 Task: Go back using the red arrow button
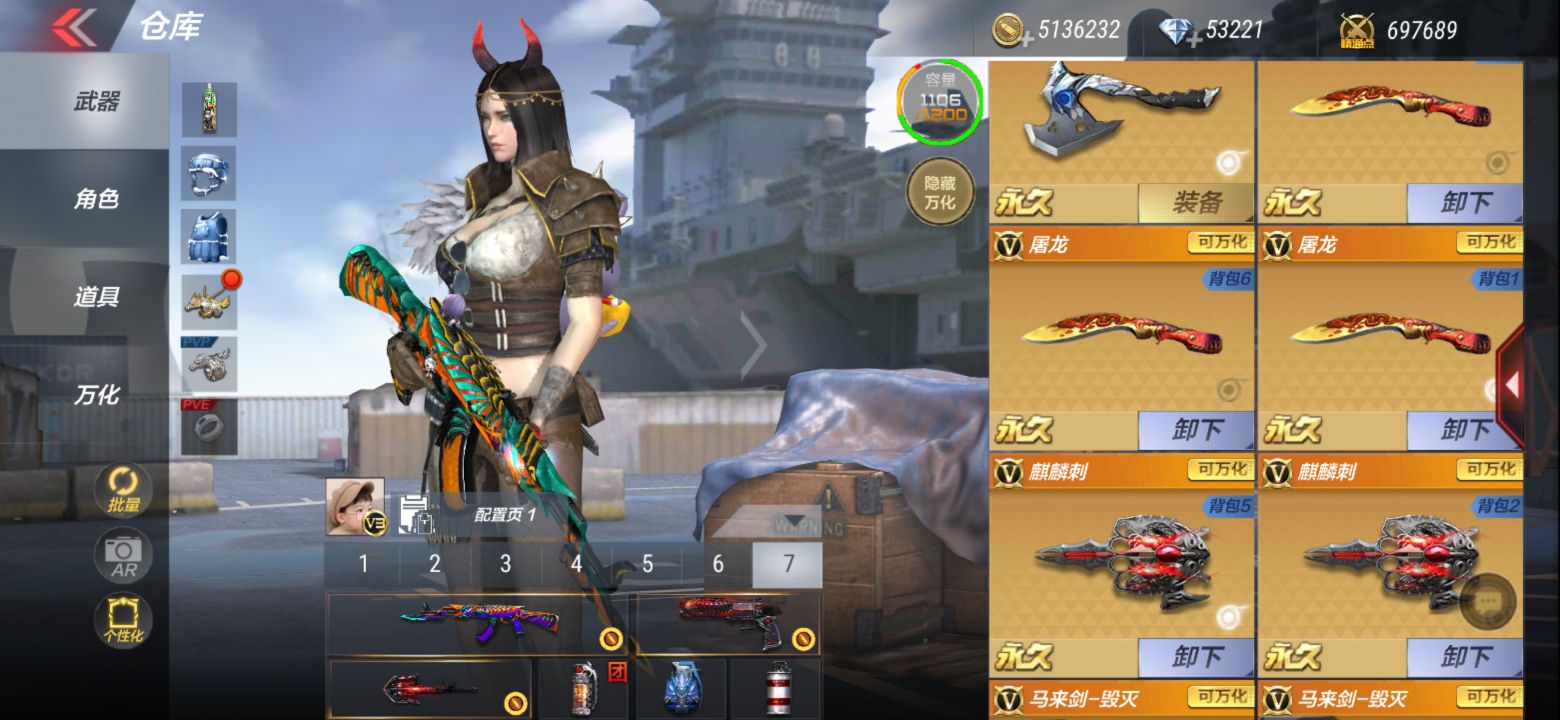coord(74,27)
